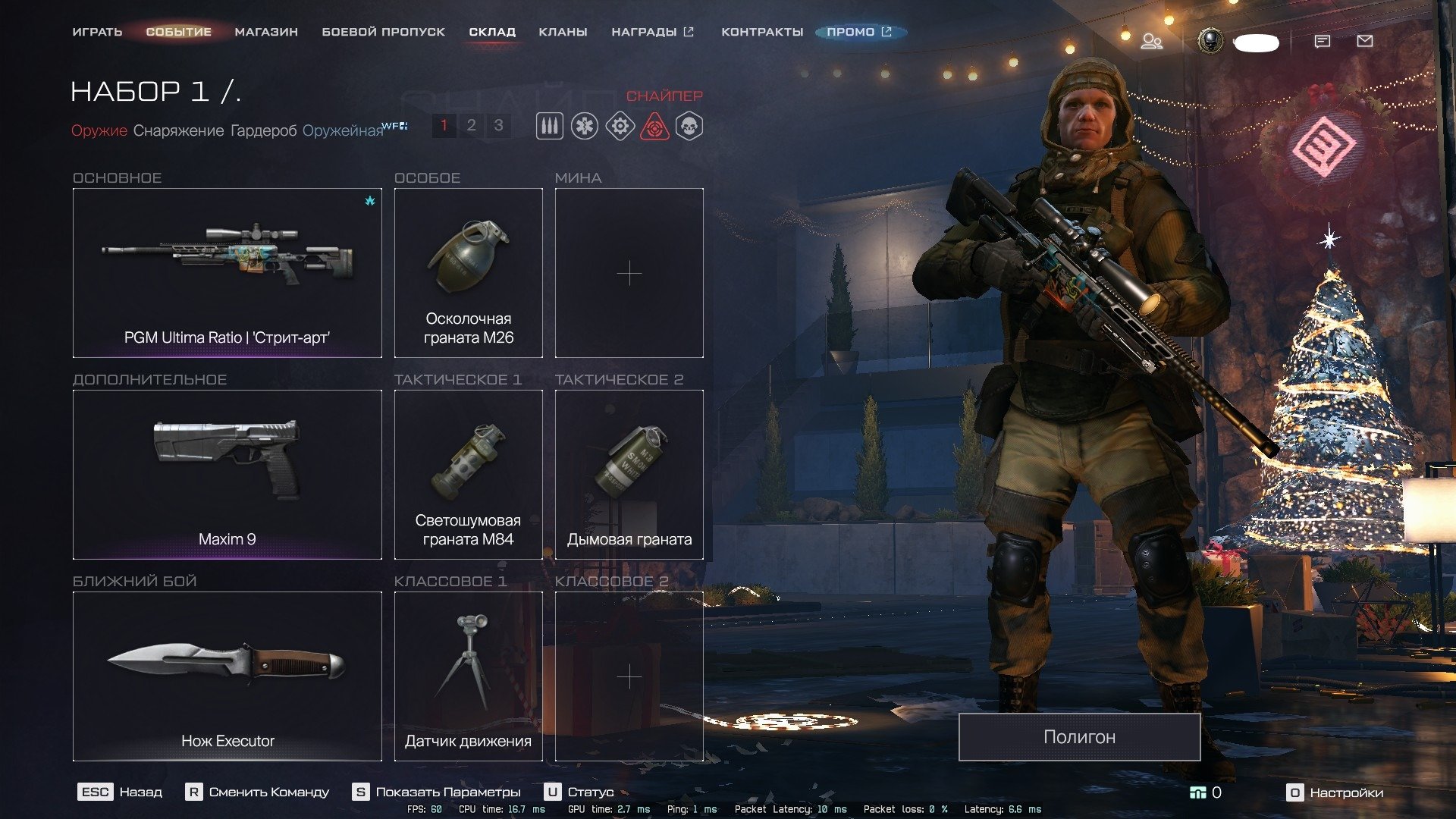The width and height of the screenshot is (1456, 819).
Task: Switch to the Кланы section
Action: pos(563,32)
